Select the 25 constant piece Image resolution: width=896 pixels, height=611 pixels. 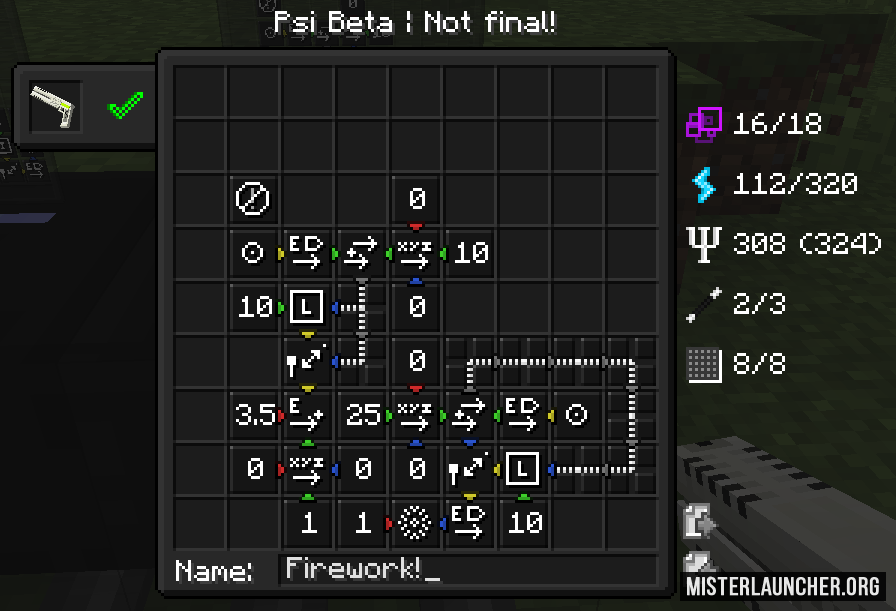pos(361,415)
